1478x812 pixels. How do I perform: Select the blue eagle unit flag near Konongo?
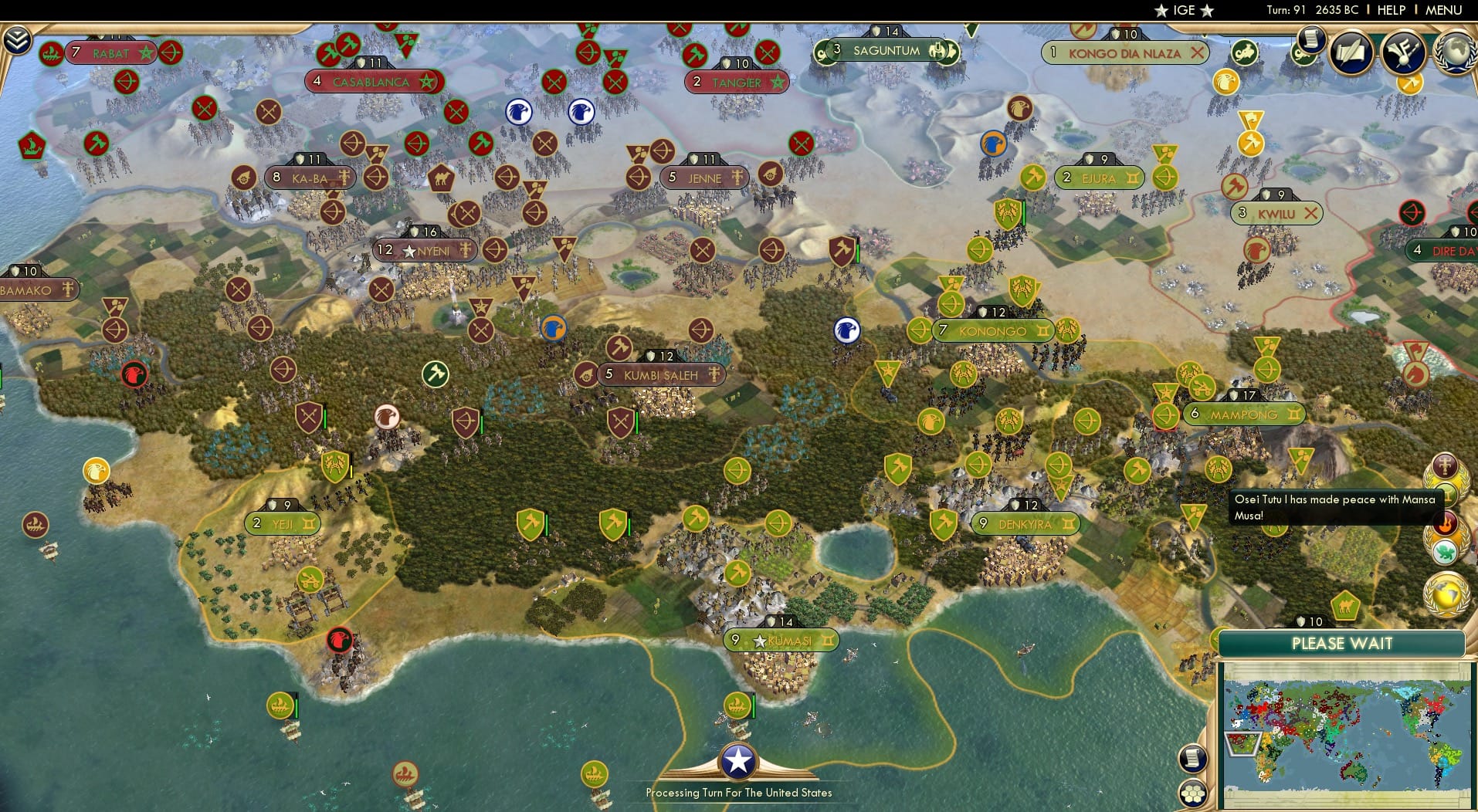(x=846, y=330)
